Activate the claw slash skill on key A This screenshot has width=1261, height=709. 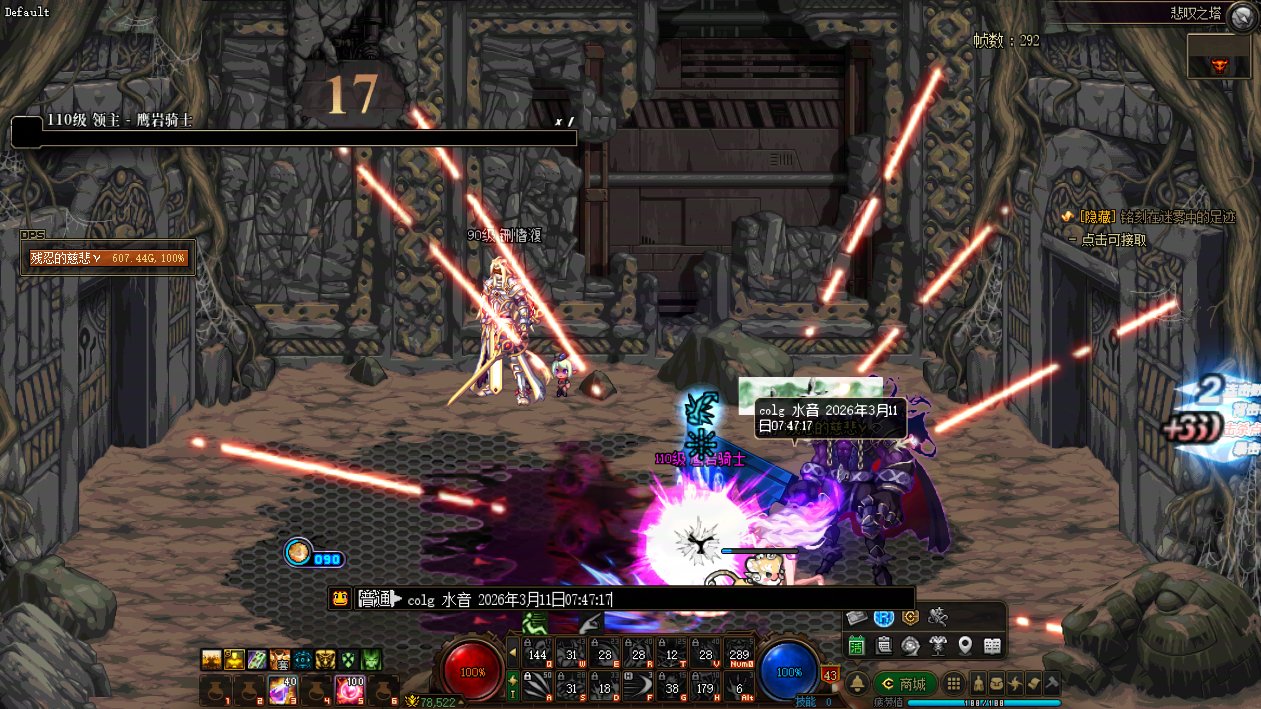tap(538, 685)
